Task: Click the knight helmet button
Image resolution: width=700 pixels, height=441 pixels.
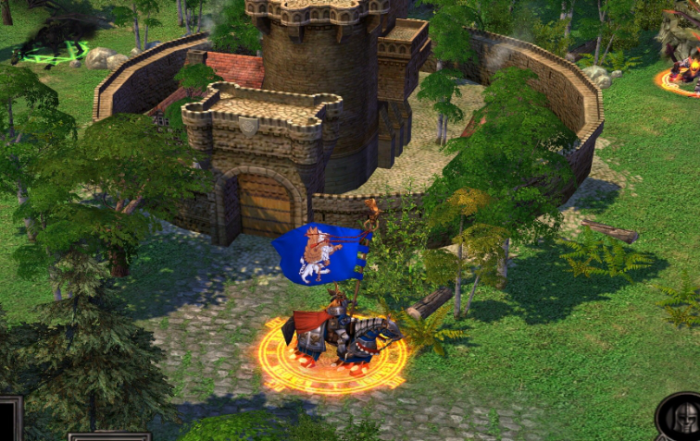Action: 683,420
